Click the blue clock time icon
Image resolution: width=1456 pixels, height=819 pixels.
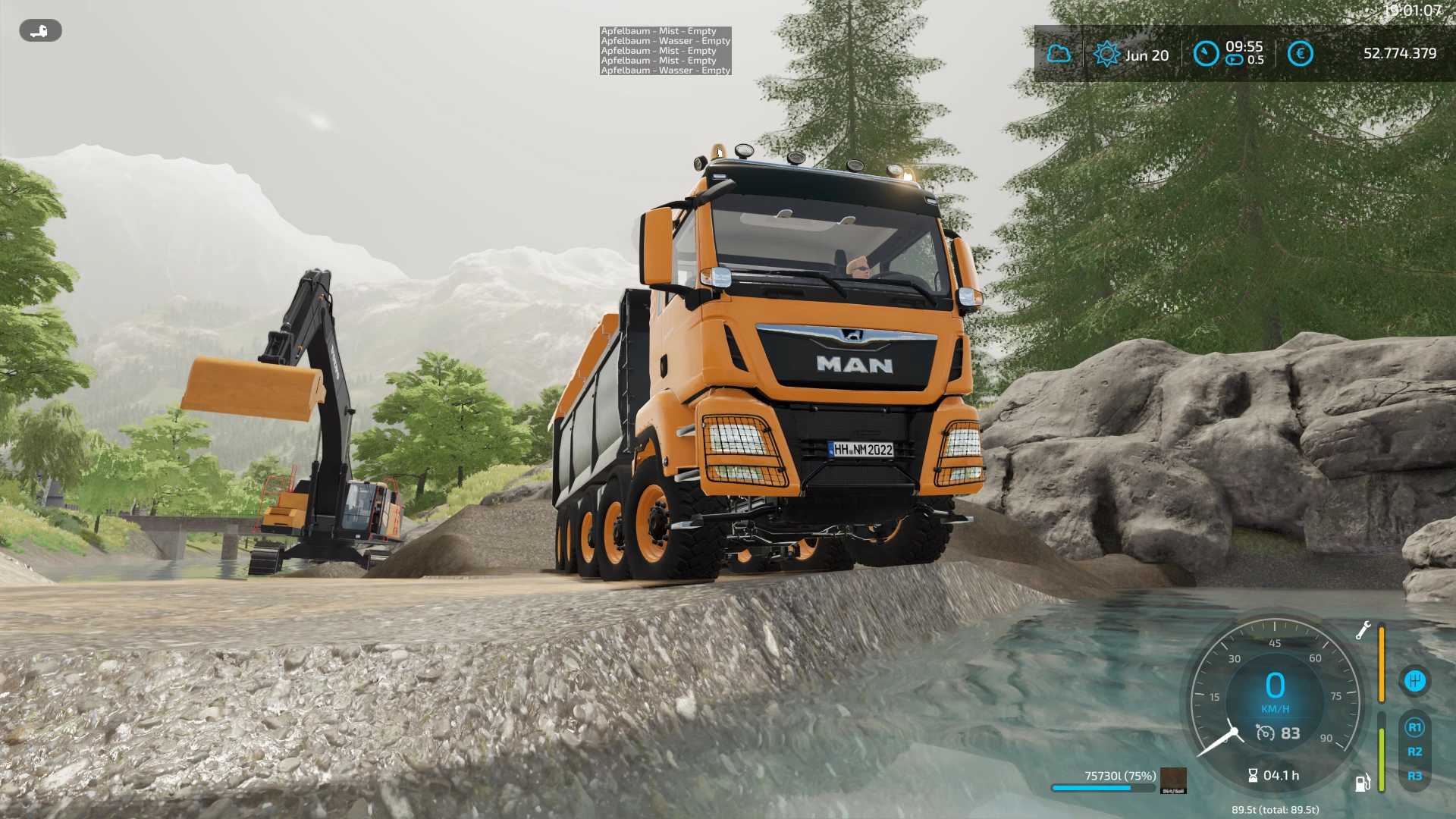[1206, 54]
